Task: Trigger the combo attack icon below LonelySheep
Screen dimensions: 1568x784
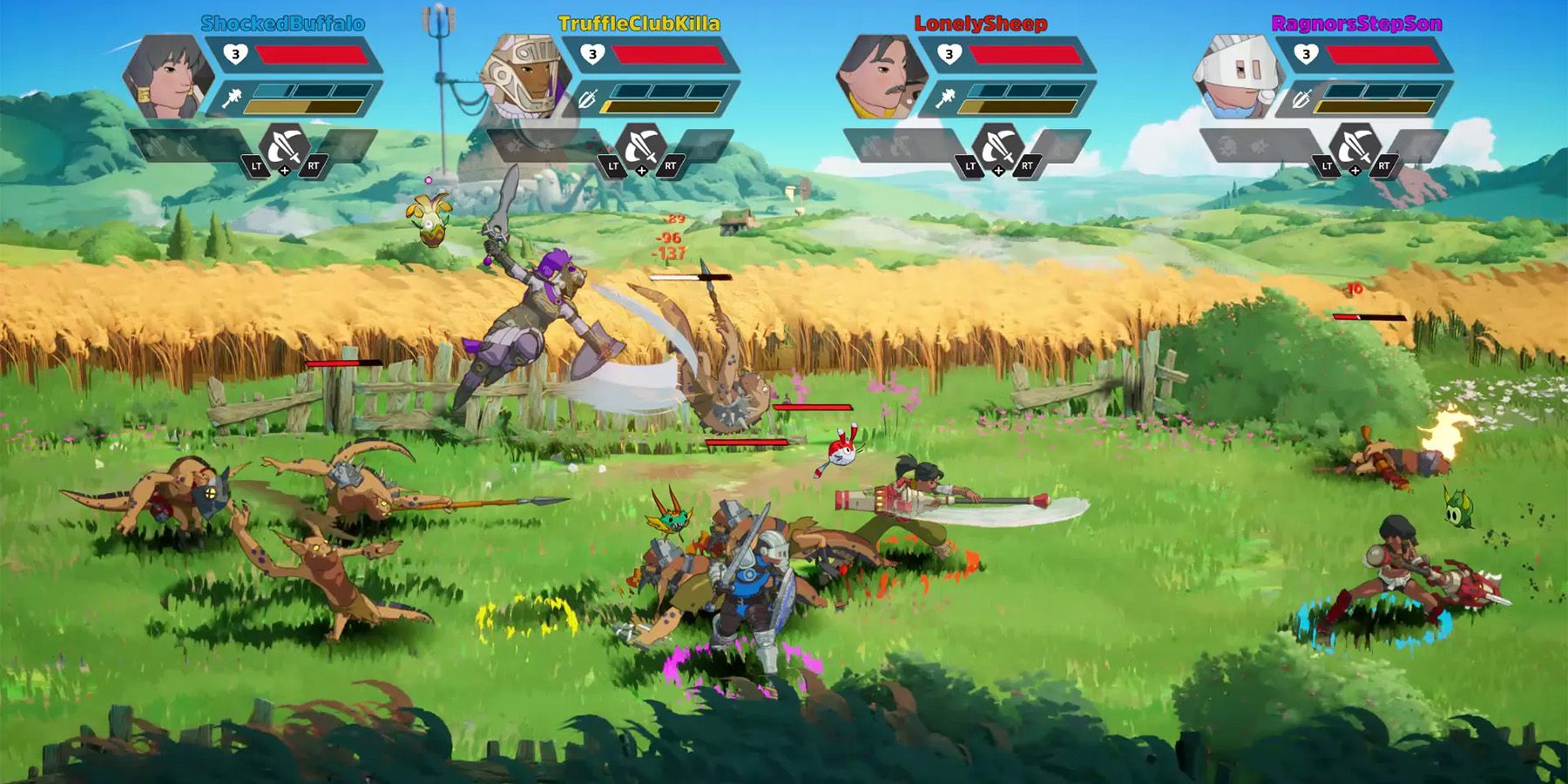Action: pos(998,146)
